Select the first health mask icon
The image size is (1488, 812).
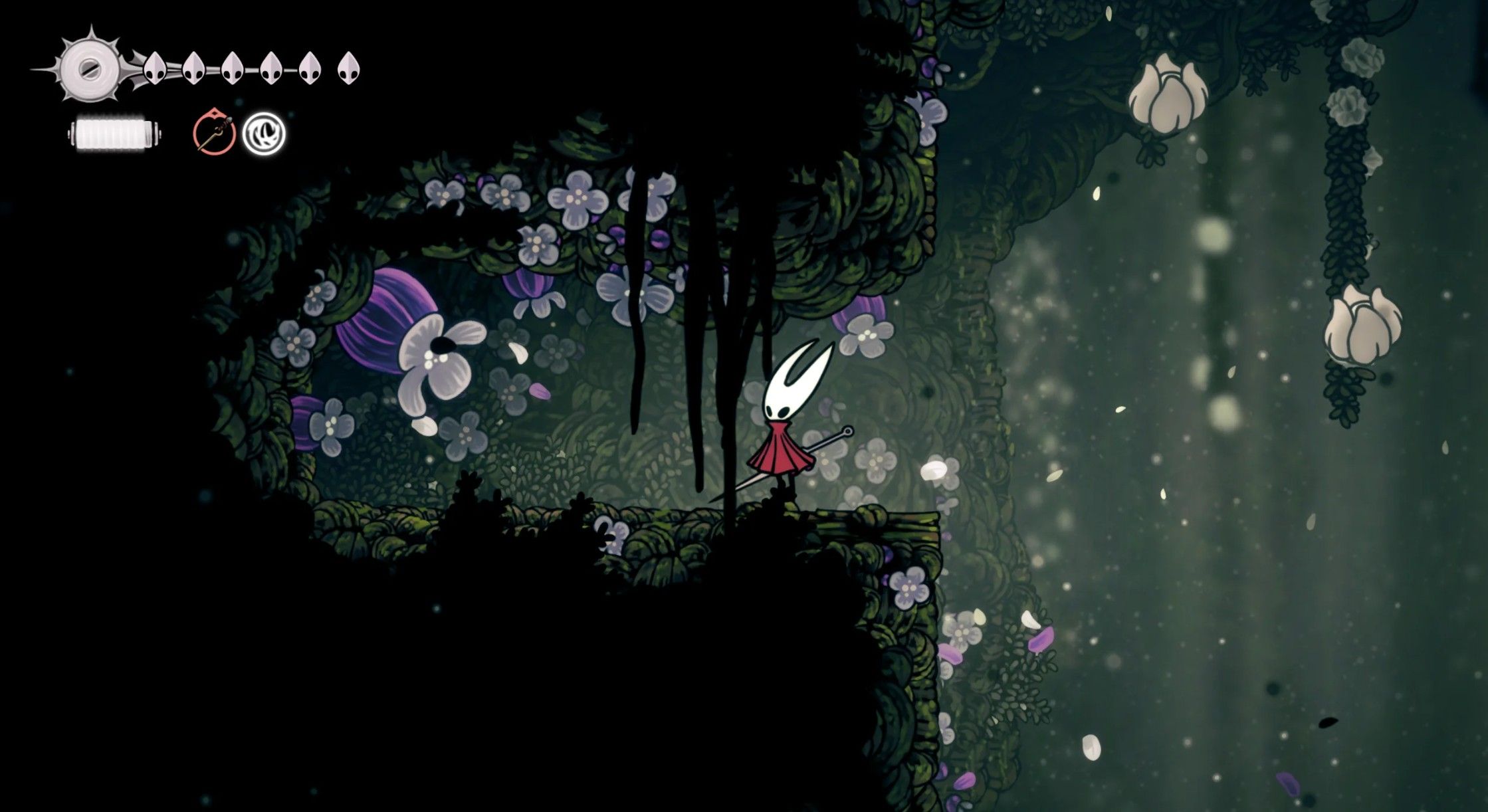point(154,68)
